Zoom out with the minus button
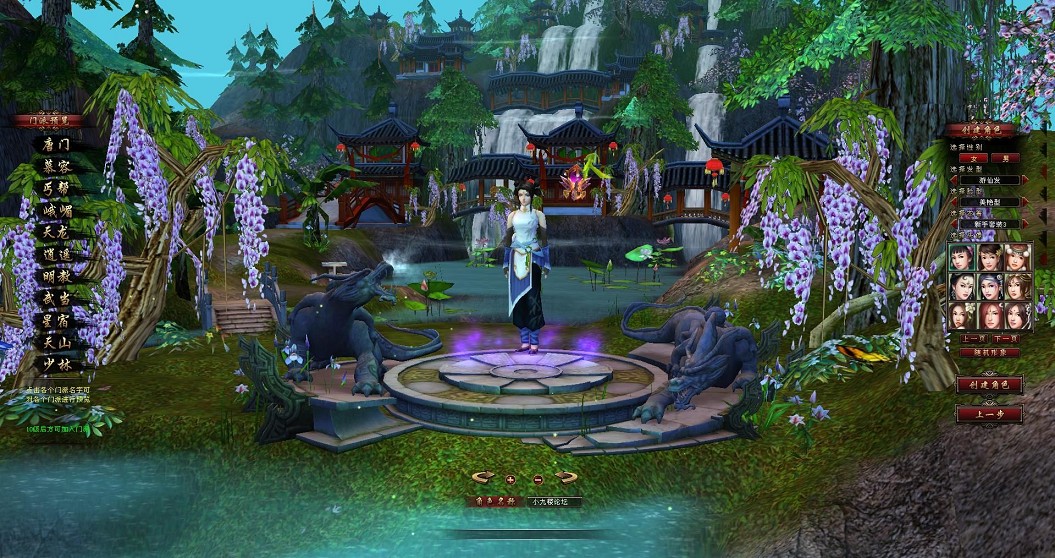The height and width of the screenshot is (558, 1055). 538,479
